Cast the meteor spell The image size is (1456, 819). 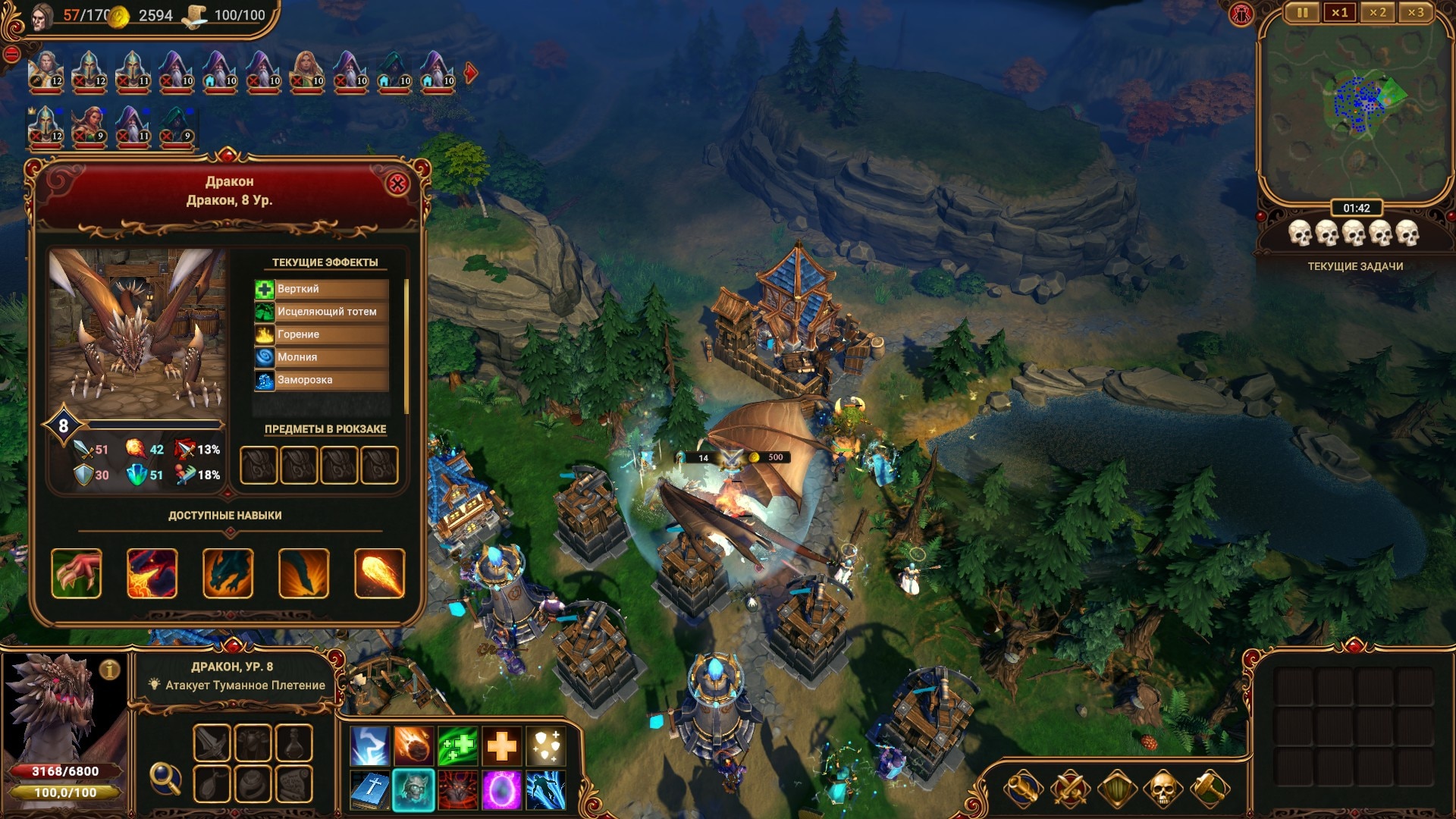coord(414,746)
